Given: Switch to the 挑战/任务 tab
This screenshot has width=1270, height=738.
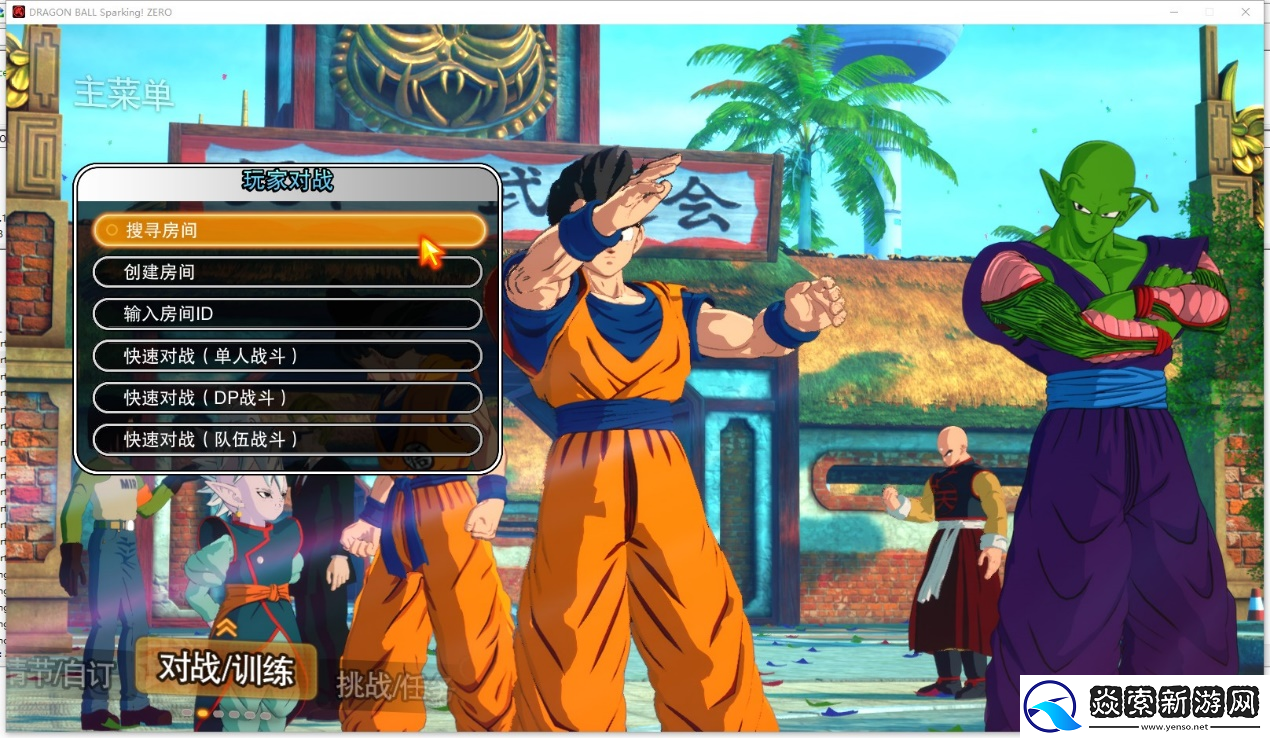Looking at the screenshot, I should tap(394, 686).
